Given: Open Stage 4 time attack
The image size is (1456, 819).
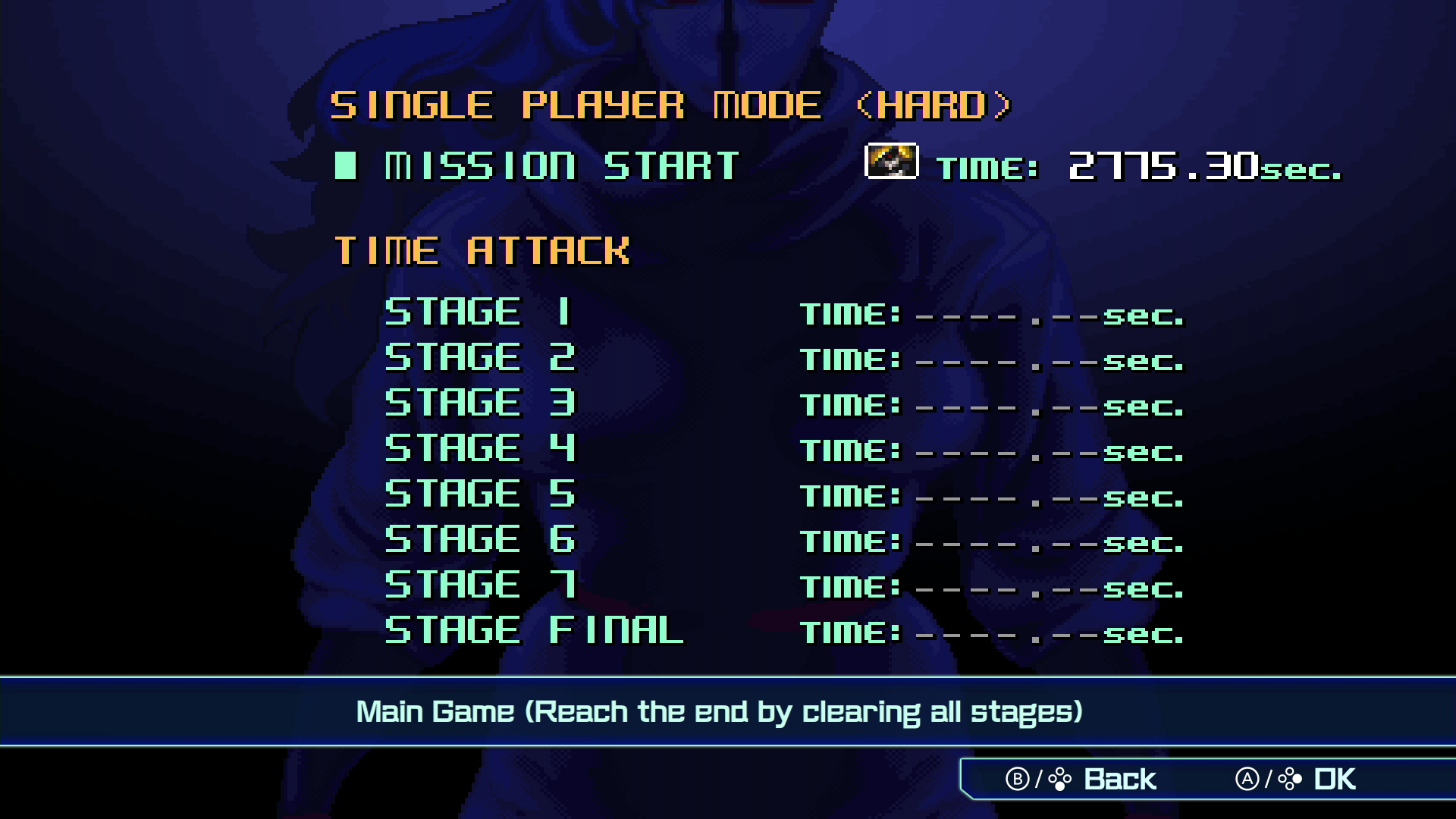Looking at the screenshot, I should [480, 448].
